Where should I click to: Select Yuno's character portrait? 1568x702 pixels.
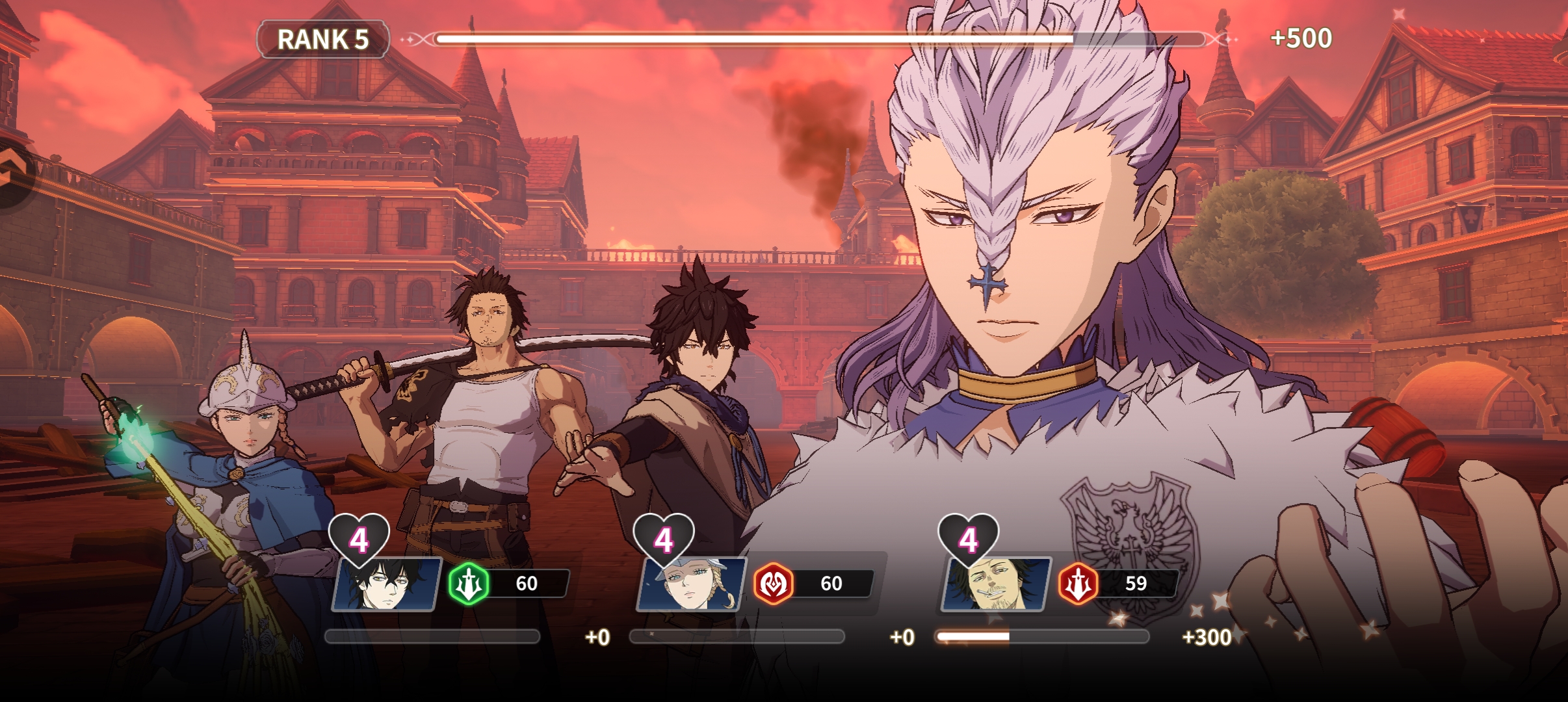coord(386,584)
